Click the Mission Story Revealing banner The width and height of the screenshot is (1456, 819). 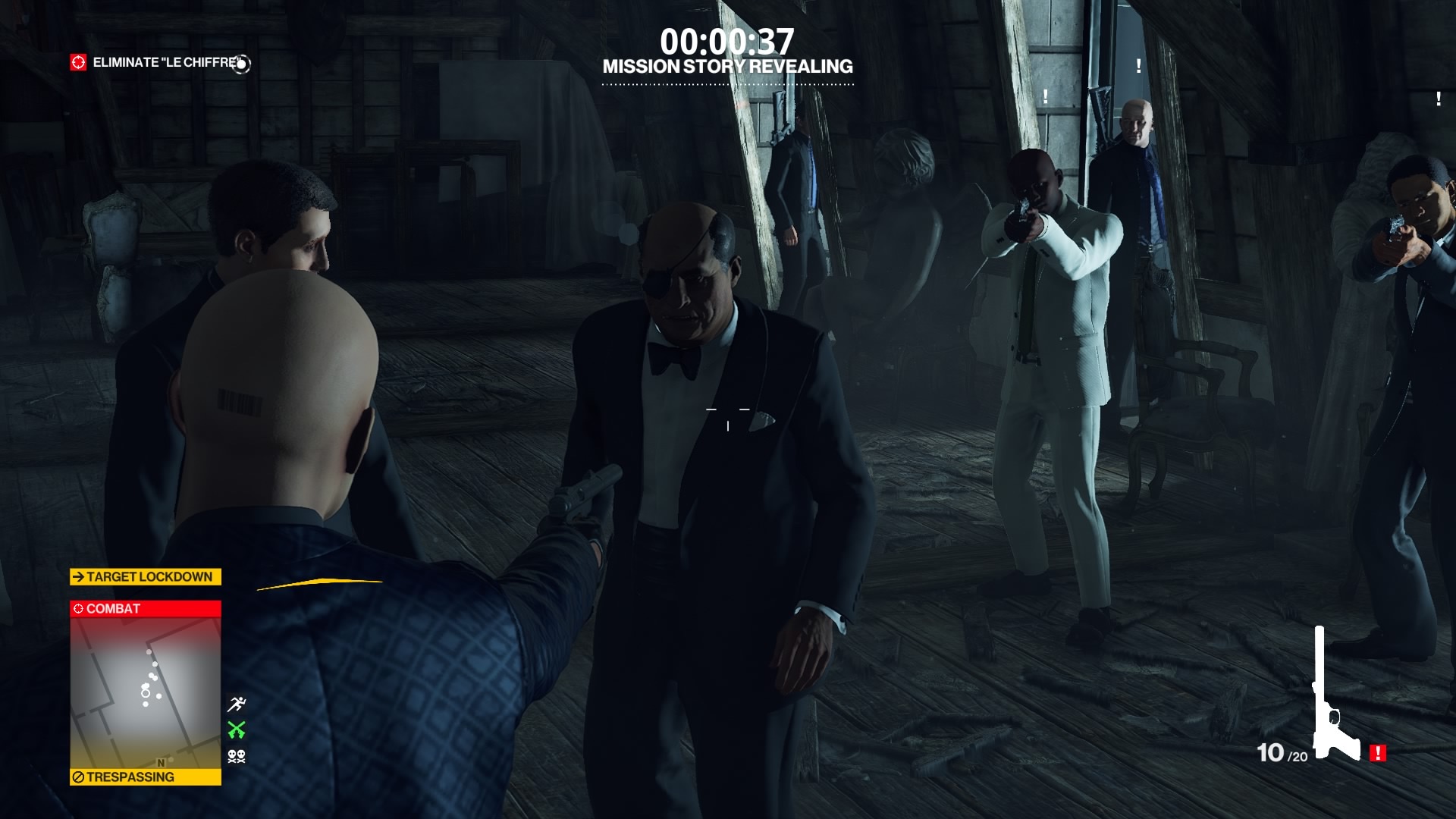[727, 67]
